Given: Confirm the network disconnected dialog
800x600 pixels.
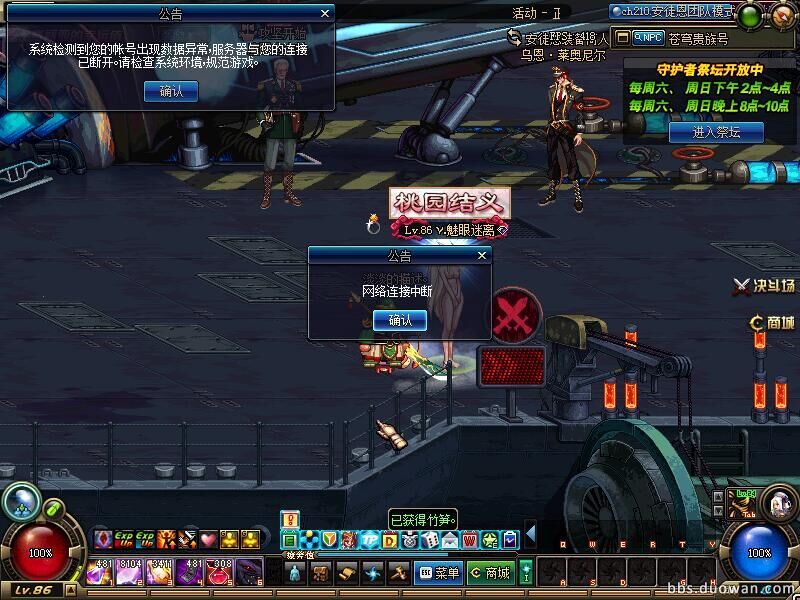Looking at the screenshot, I should pyautogui.click(x=399, y=320).
